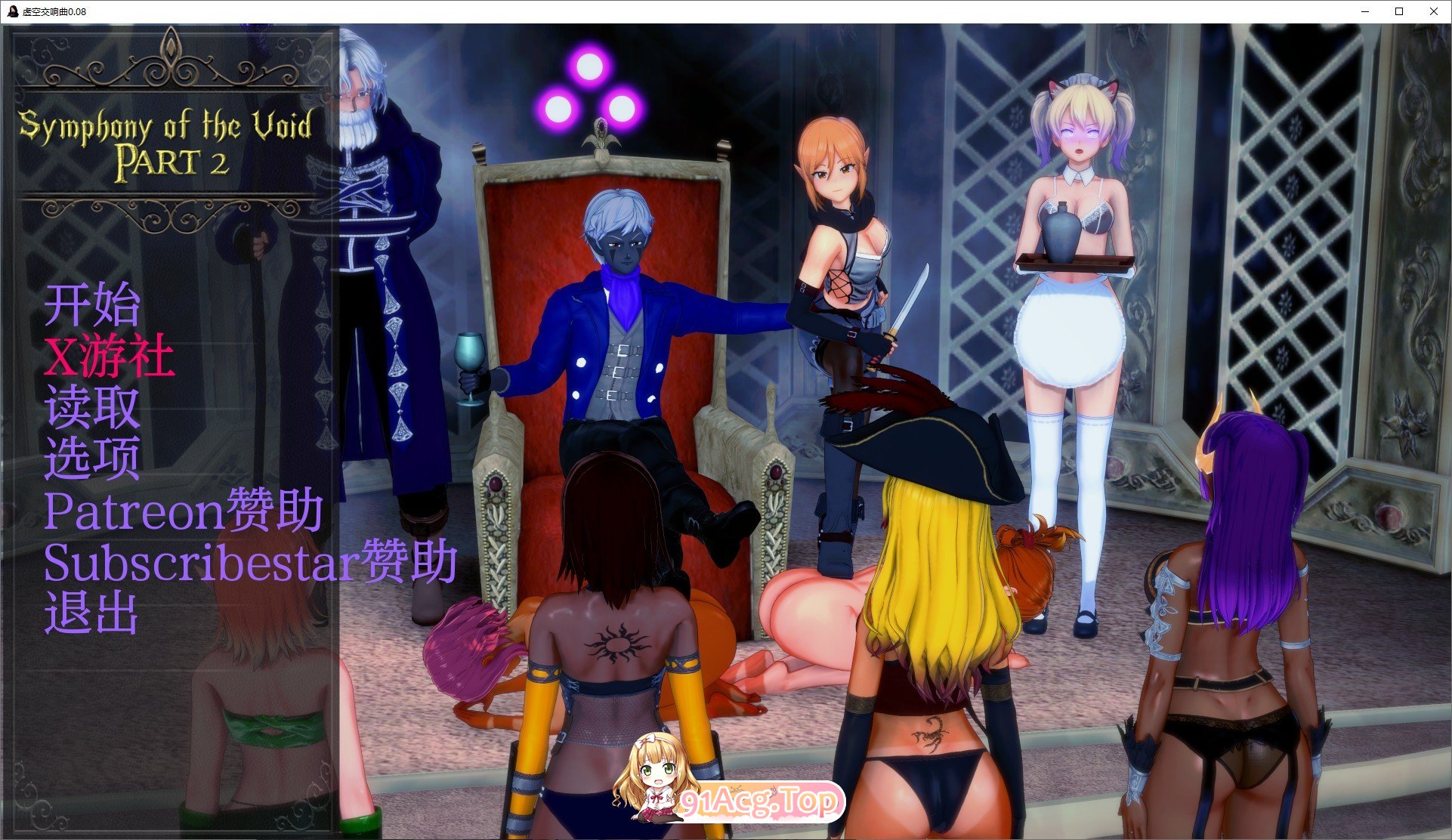This screenshot has width=1452, height=840.
Task: Maximize the game window
Action: click(1398, 11)
